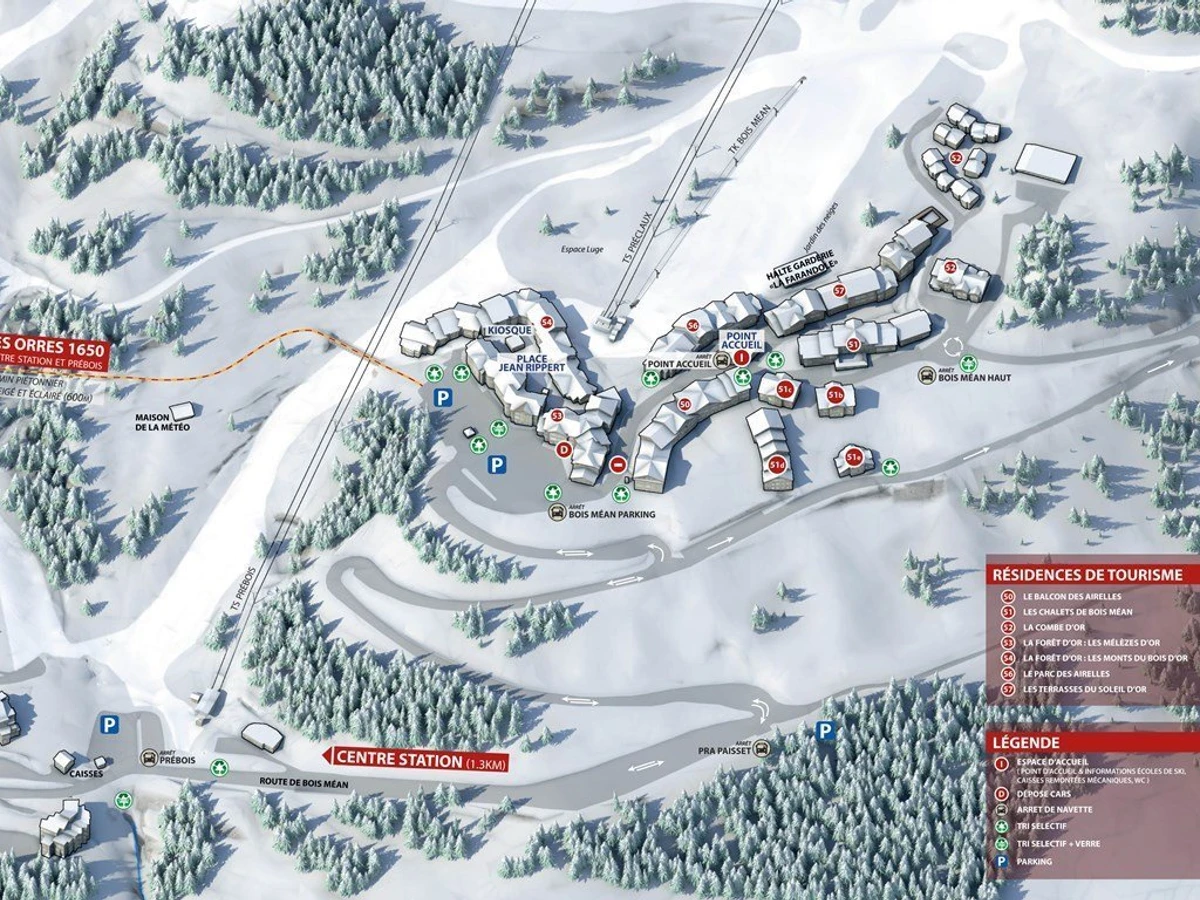Click the red D drop-off marker on the map

[564, 450]
